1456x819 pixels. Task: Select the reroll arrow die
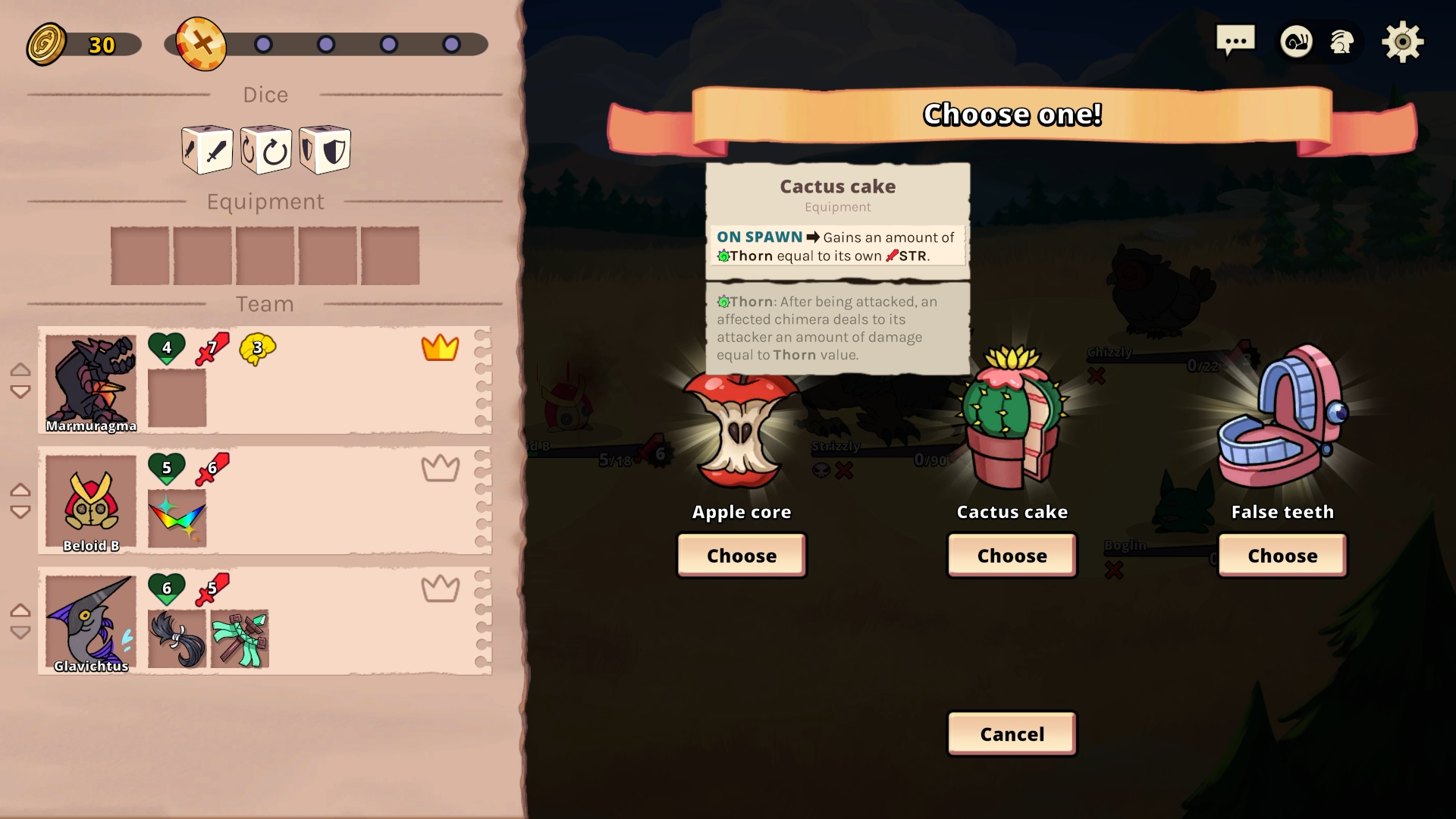pos(266,150)
